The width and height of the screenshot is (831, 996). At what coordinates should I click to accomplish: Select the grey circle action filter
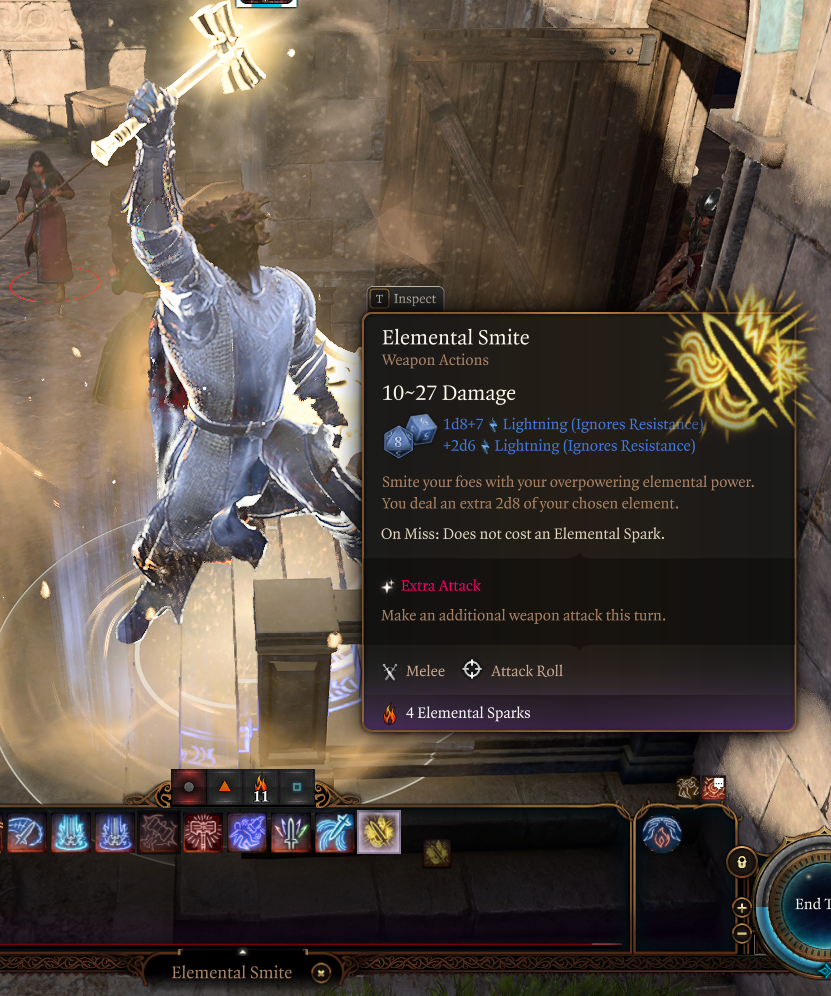[189, 787]
